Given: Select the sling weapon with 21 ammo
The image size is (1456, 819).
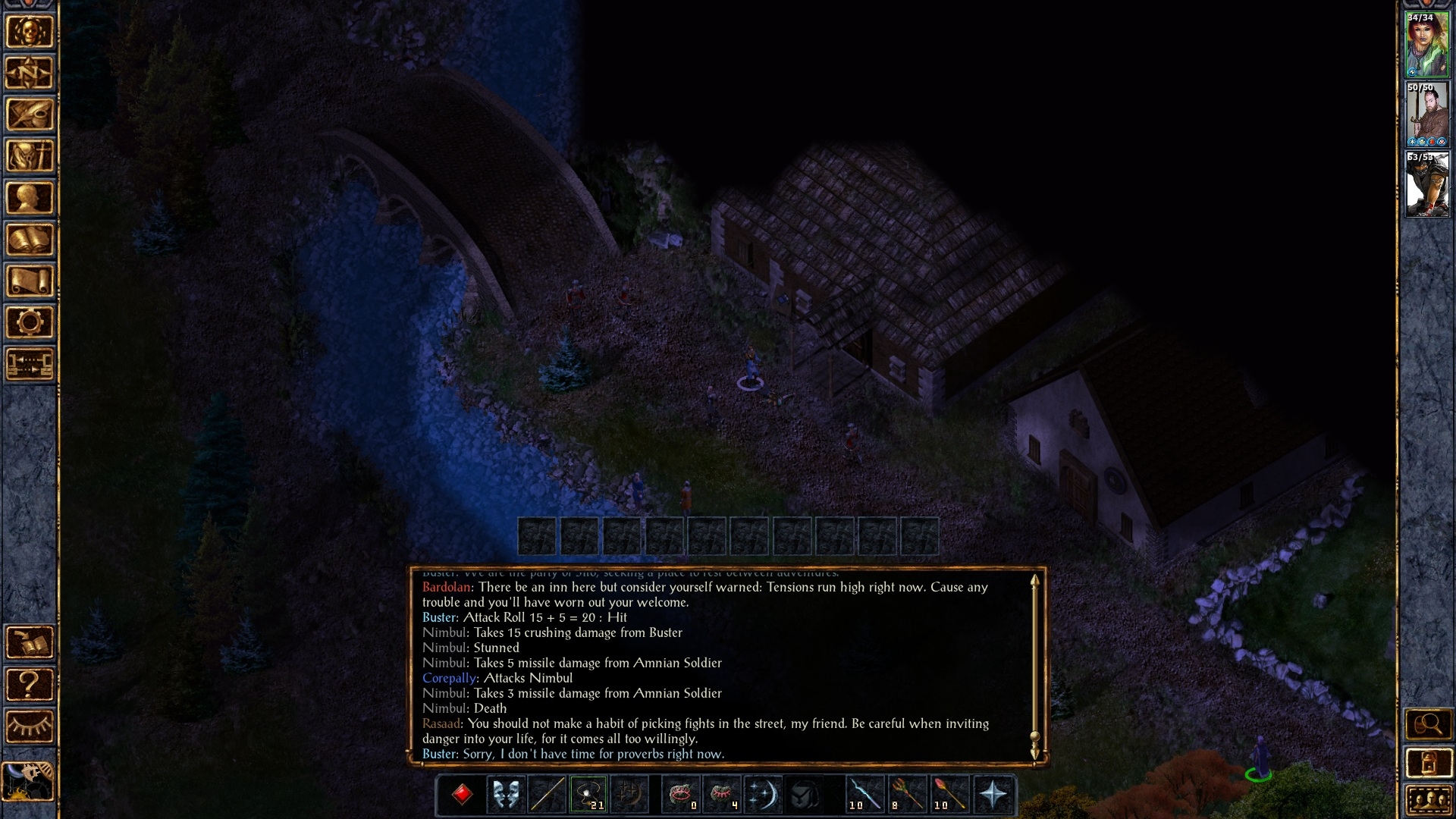Looking at the screenshot, I should click(x=588, y=795).
